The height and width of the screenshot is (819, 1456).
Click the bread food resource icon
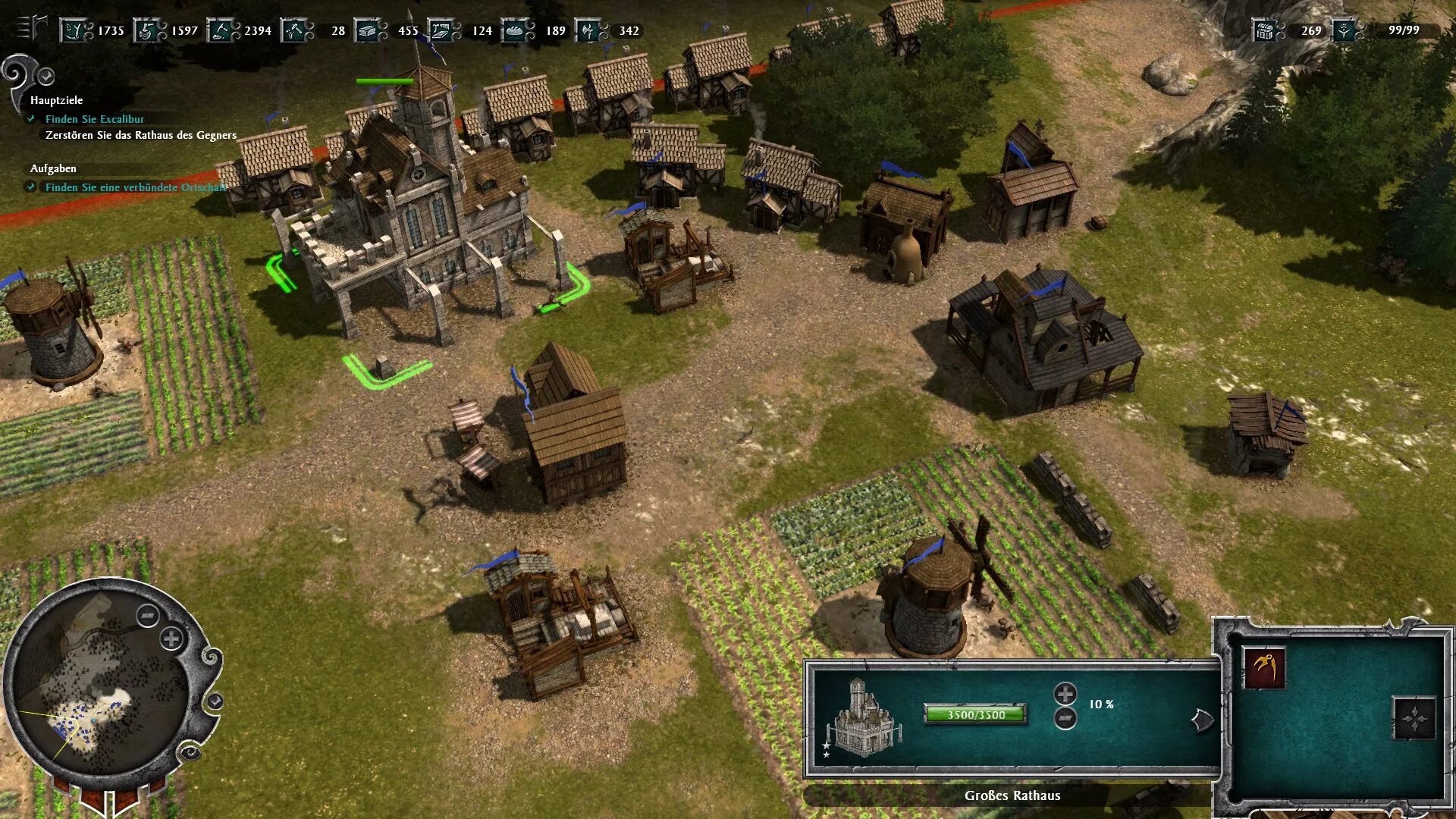pos(517,30)
